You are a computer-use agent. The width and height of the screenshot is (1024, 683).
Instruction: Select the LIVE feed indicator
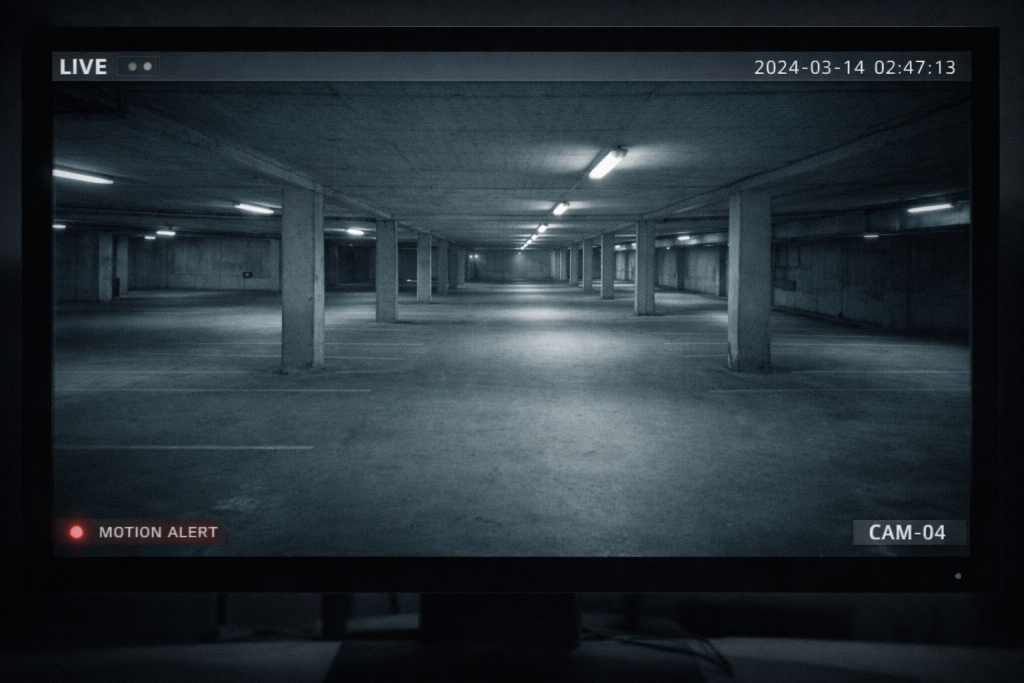[83, 67]
